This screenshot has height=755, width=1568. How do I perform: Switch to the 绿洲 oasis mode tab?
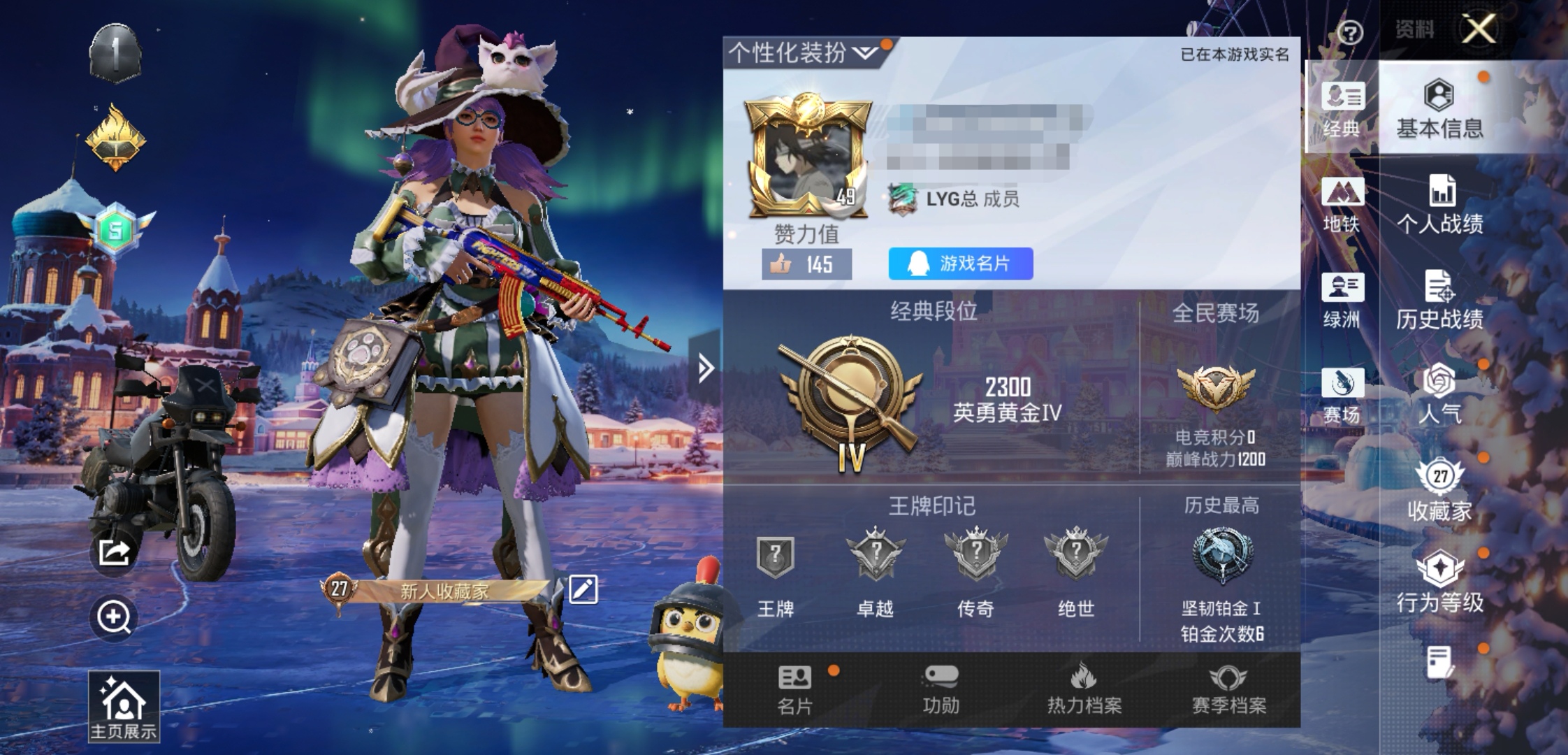click(x=1342, y=301)
